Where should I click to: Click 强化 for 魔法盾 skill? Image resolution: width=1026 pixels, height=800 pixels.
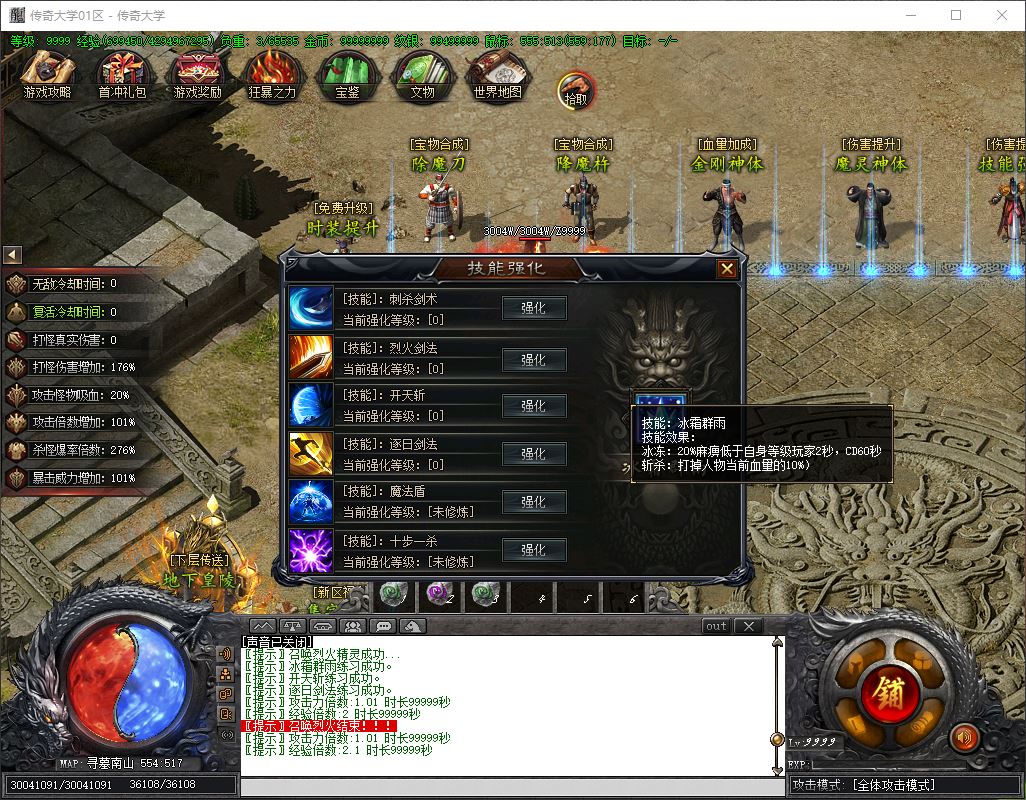pos(534,501)
